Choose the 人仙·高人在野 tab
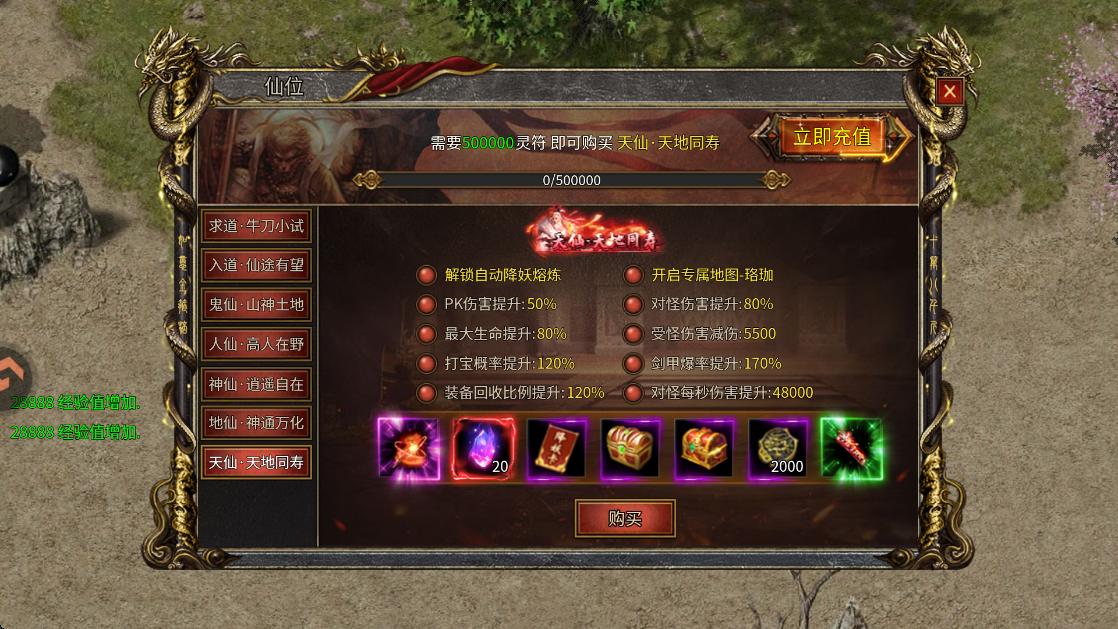This screenshot has width=1118, height=629. 255,345
